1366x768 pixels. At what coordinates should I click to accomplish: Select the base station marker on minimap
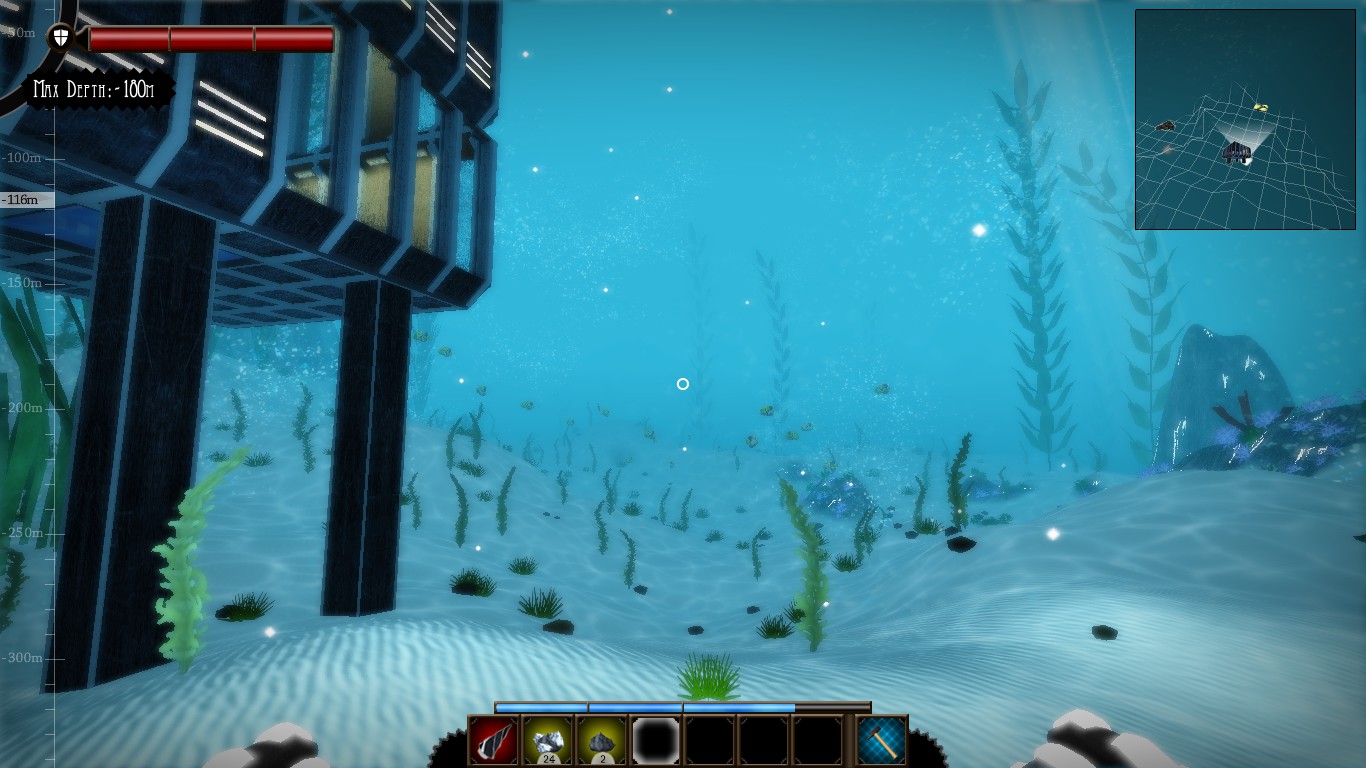1238,153
